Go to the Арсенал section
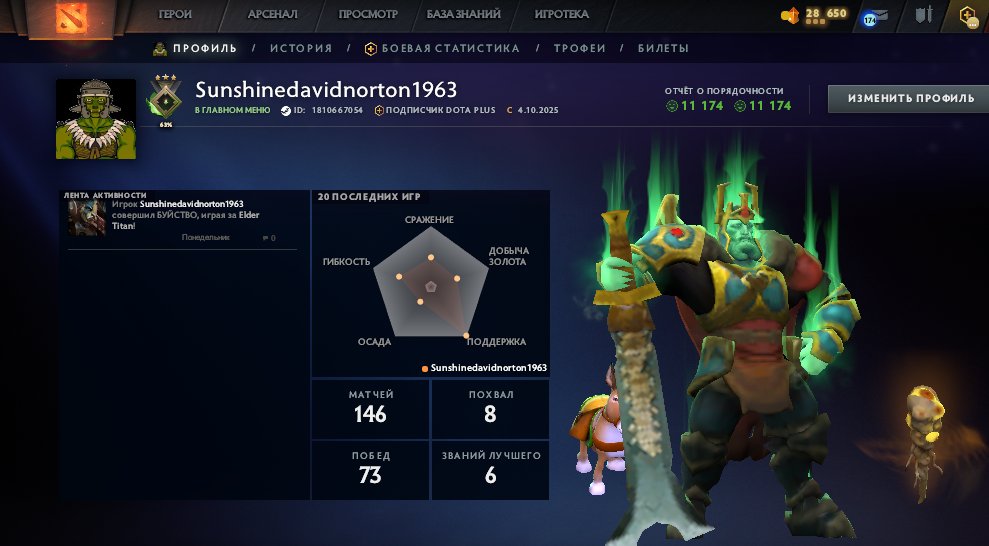The width and height of the screenshot is (989, 546). coord(272,15)
